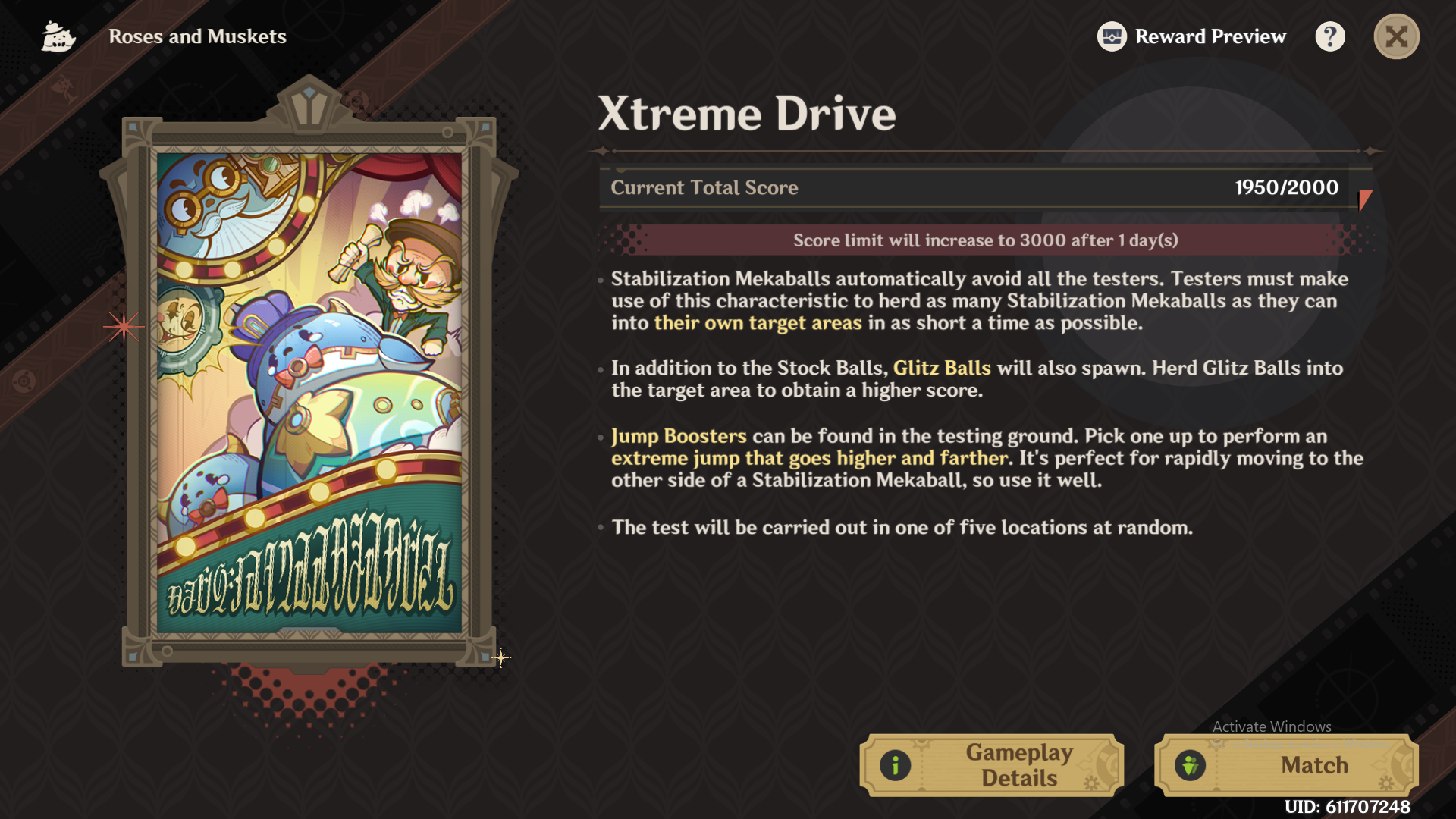1456x819 pixels.
Task: Click the ship event icon top-left
Action: [57, 36]
